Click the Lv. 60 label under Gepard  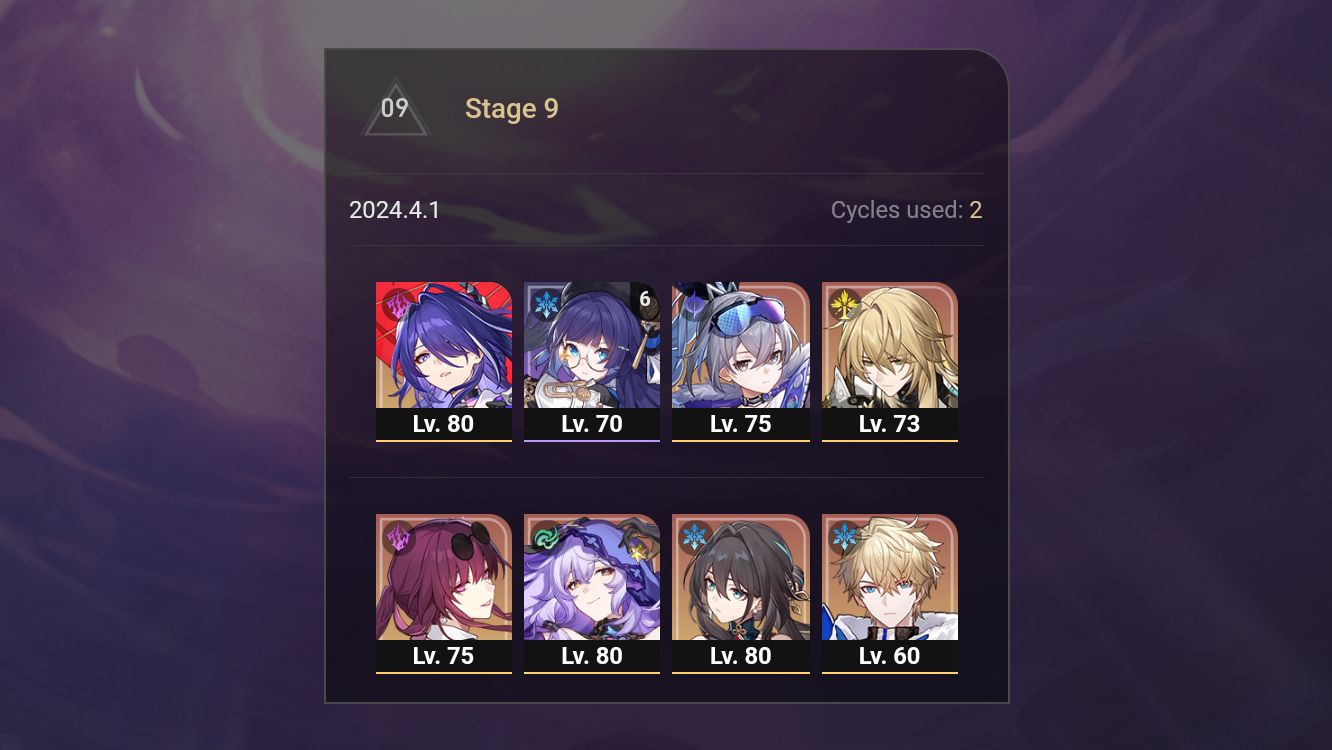tap(890, 657)
